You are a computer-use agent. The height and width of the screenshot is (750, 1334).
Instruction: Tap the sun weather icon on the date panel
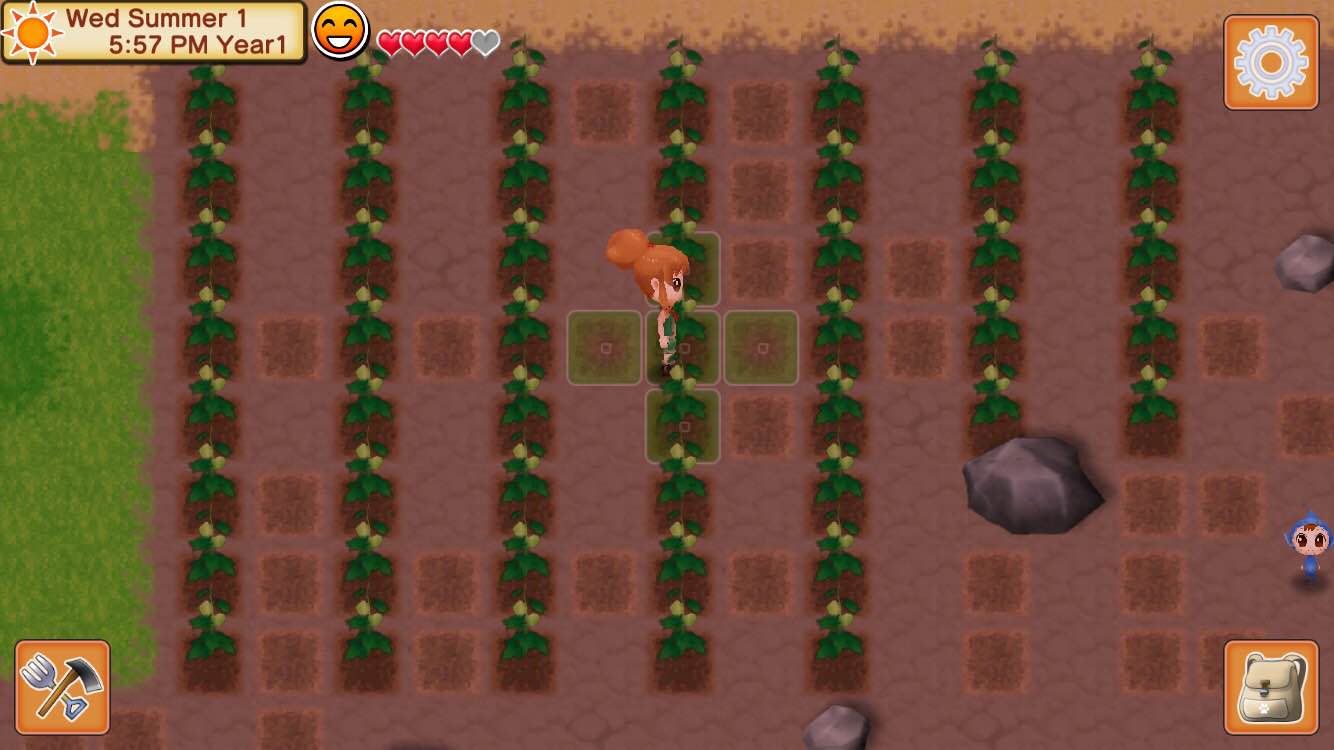30,34
